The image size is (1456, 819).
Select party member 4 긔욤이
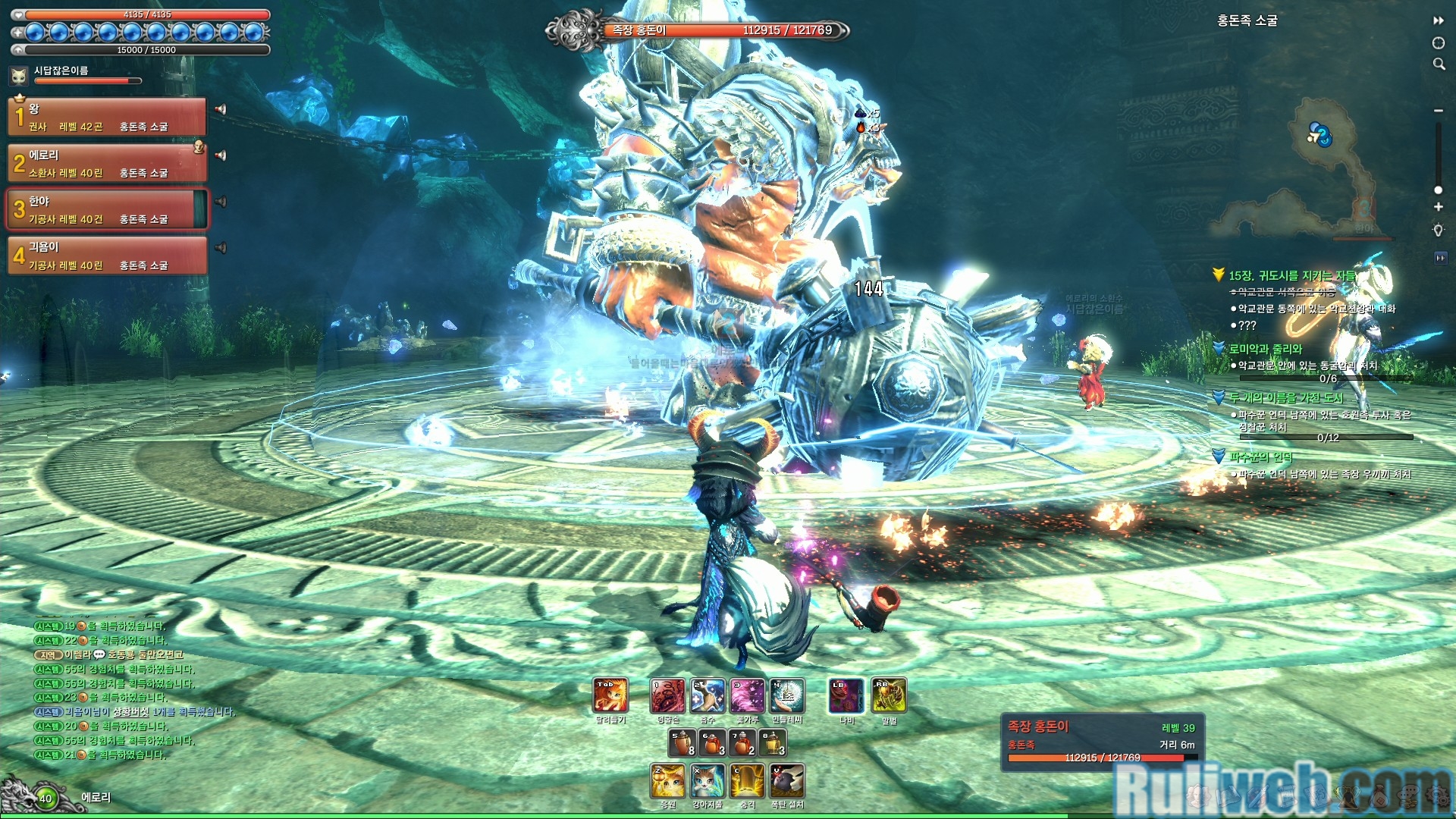107,256
